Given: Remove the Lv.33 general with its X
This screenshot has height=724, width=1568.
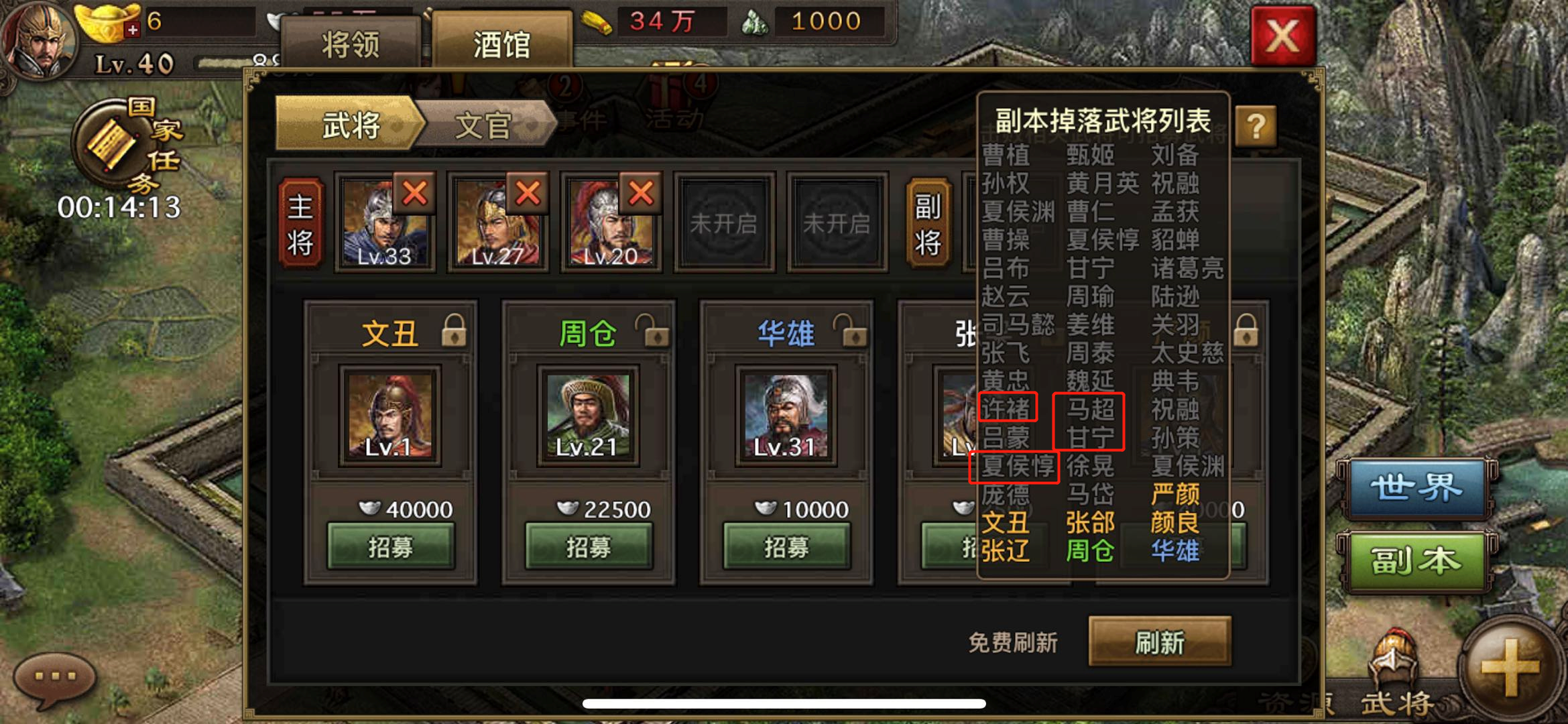Looking at the screenshot, I should [415, 193].
